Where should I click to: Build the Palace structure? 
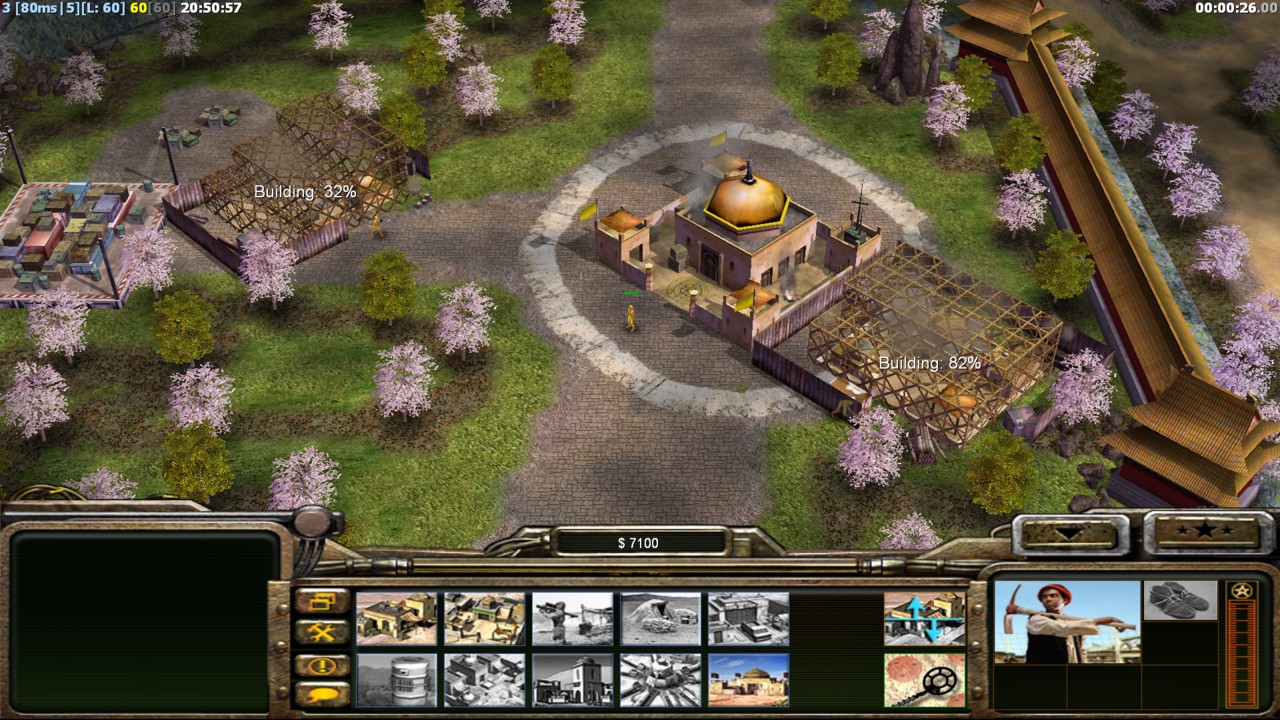[572, 680]
